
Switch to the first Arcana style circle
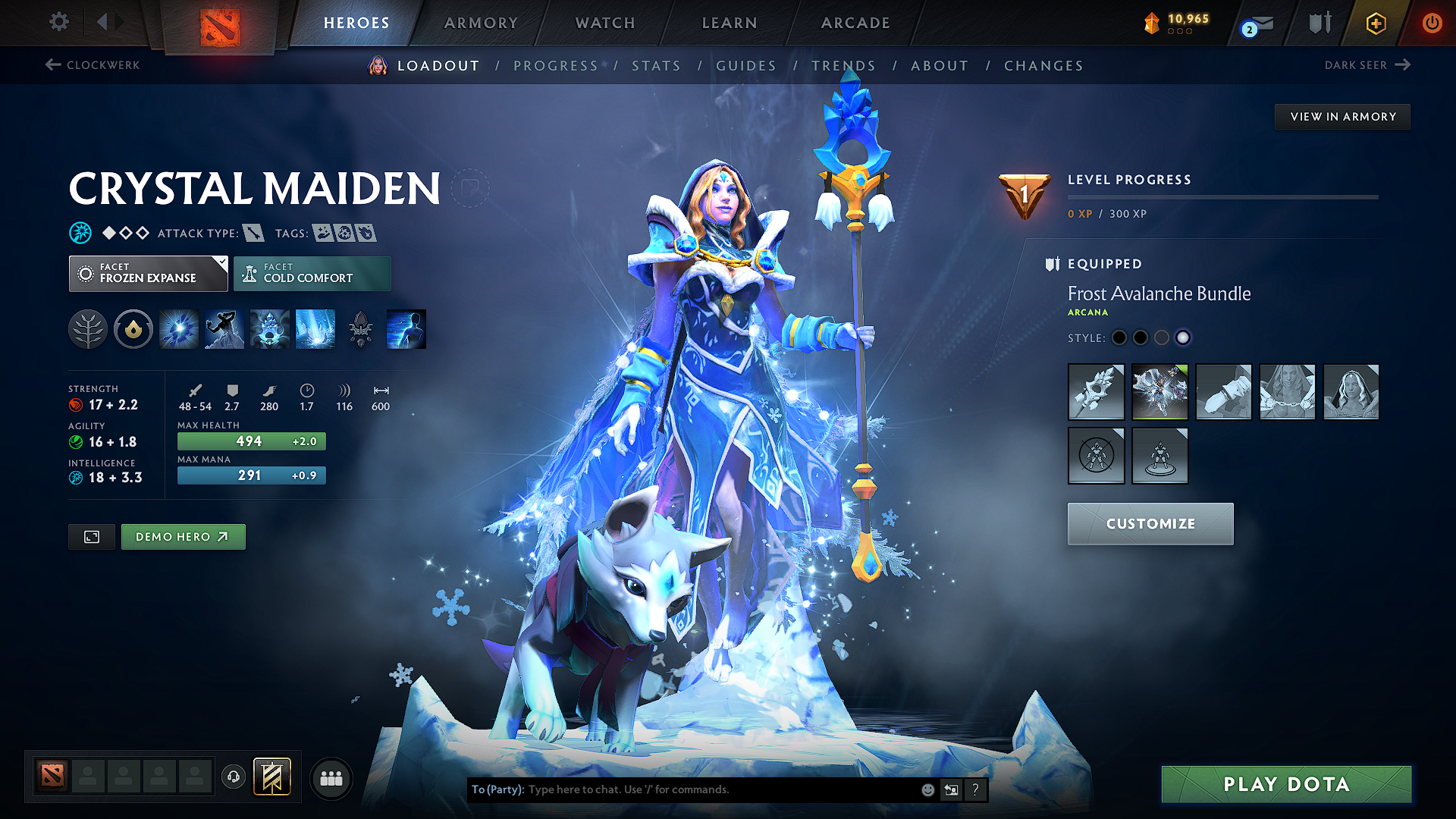click(1119, 337)
